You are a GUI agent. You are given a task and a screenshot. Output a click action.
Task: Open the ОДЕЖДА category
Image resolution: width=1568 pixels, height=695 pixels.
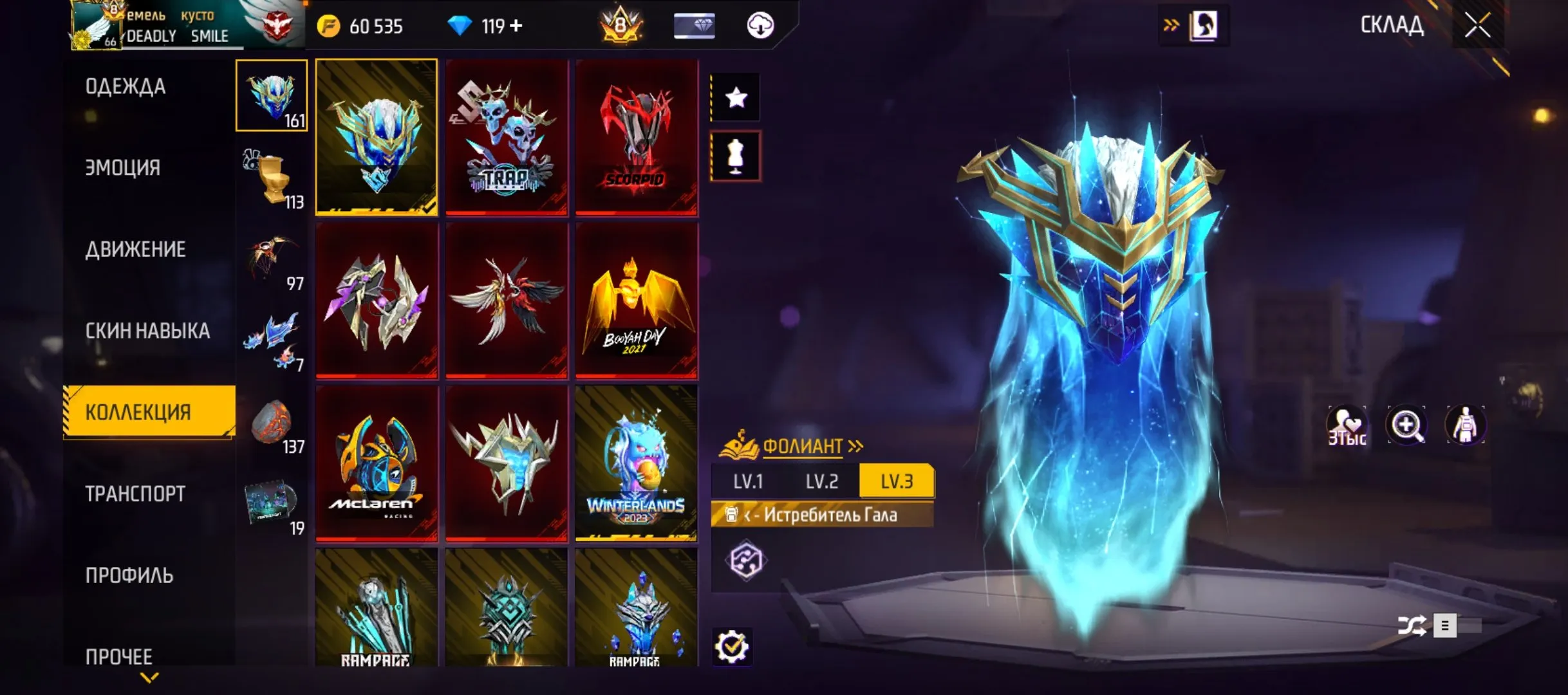tap(126, 86)
